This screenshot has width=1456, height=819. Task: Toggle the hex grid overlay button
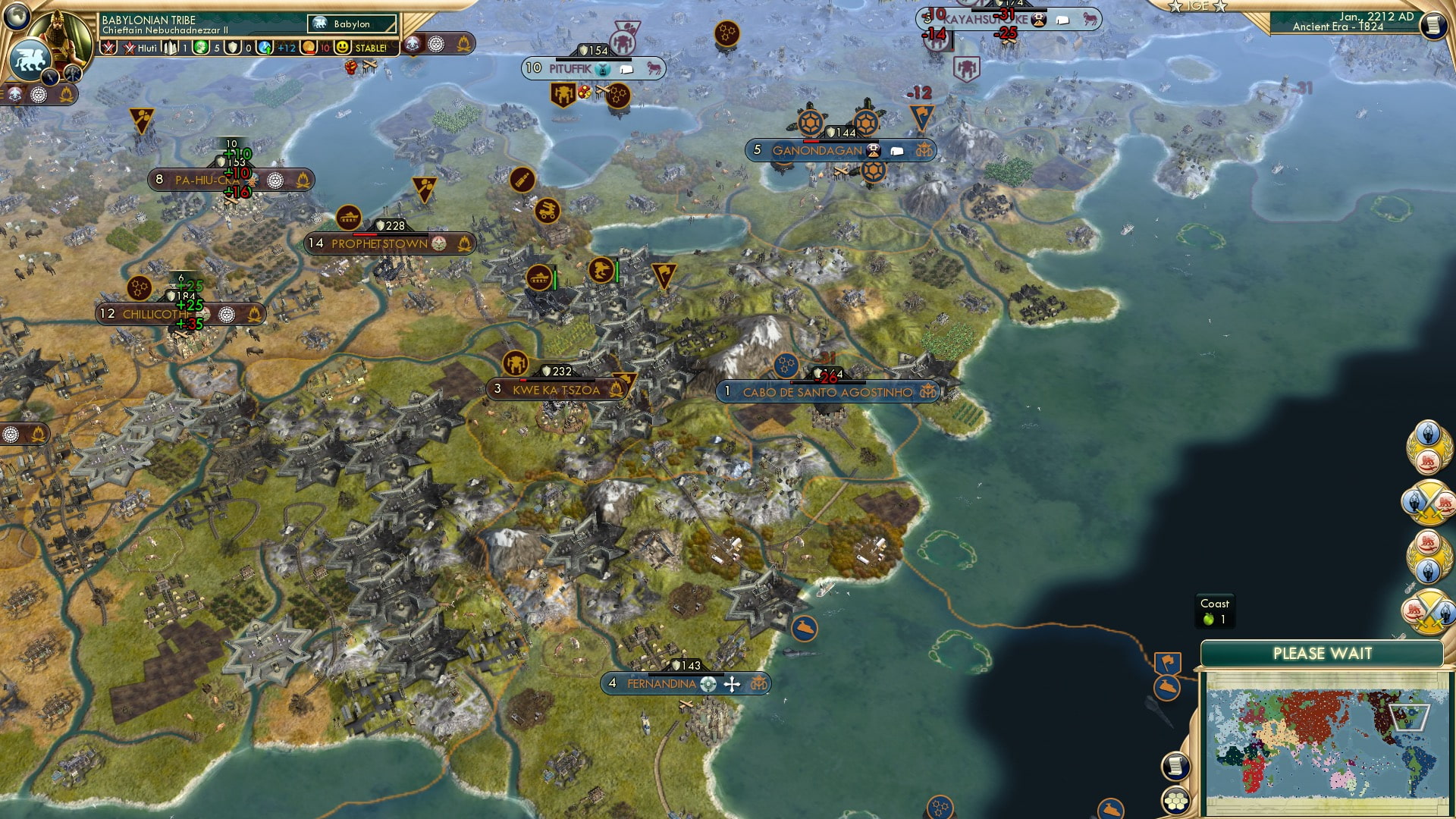[1176, 799]
